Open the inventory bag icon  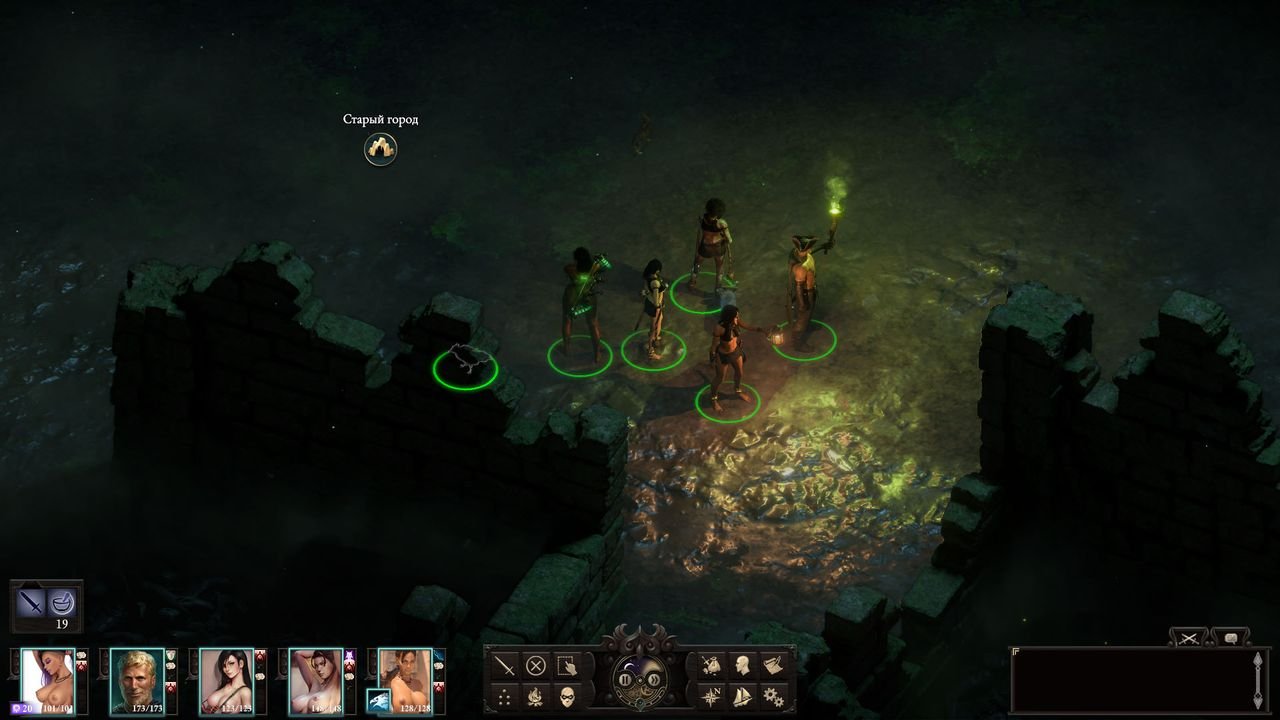[x=711, y=665]
